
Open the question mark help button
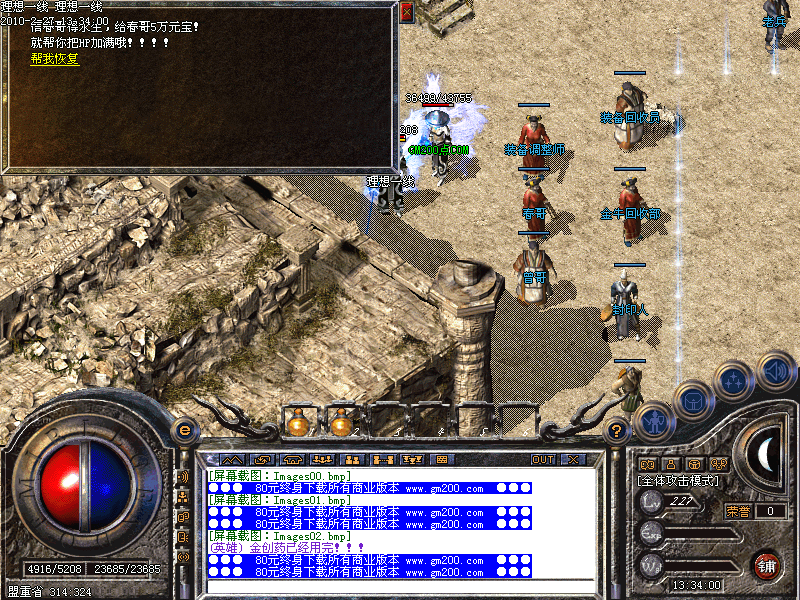[617, 431]
